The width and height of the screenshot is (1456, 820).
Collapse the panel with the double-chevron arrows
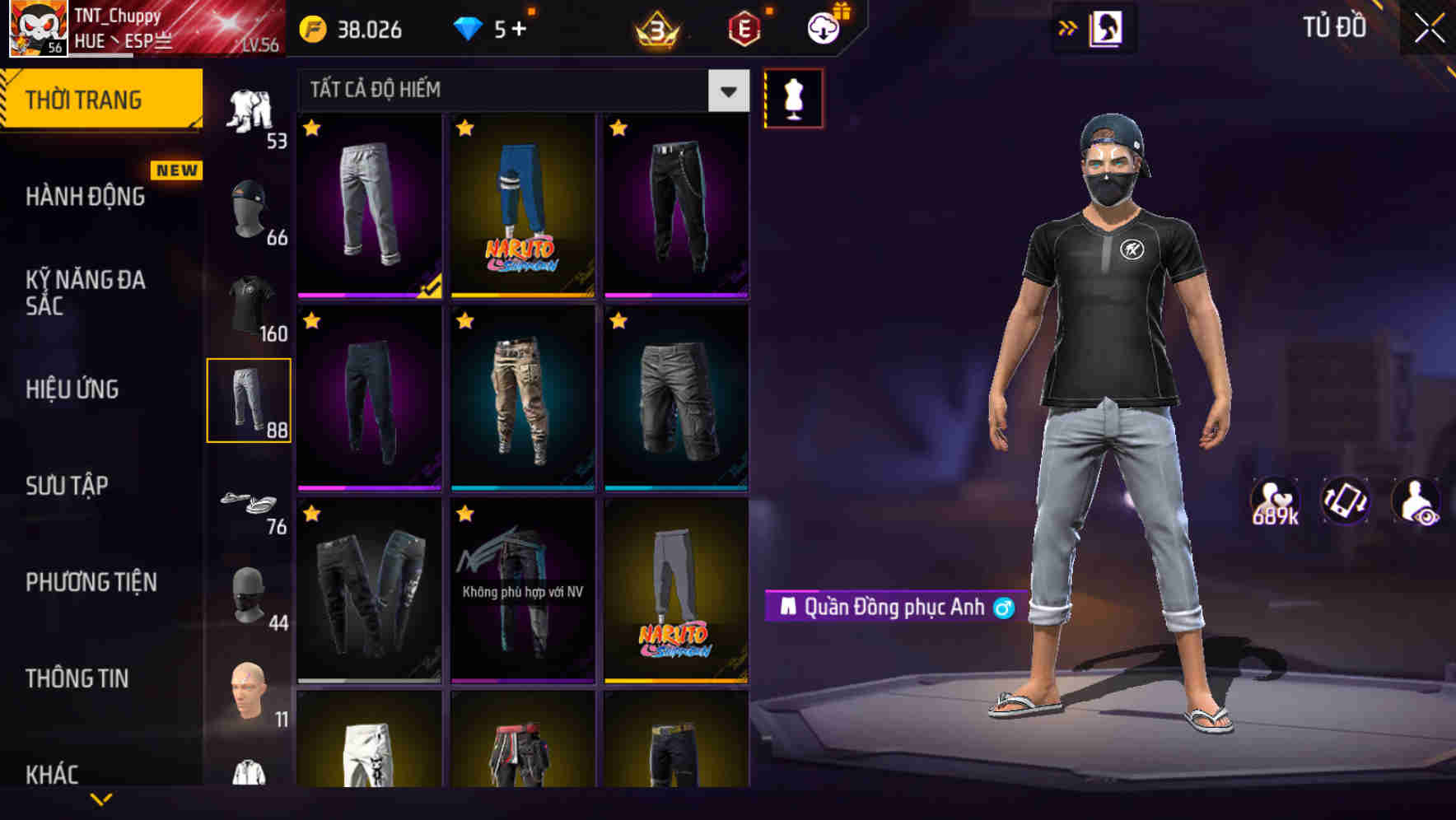(x=1067, y=27)
